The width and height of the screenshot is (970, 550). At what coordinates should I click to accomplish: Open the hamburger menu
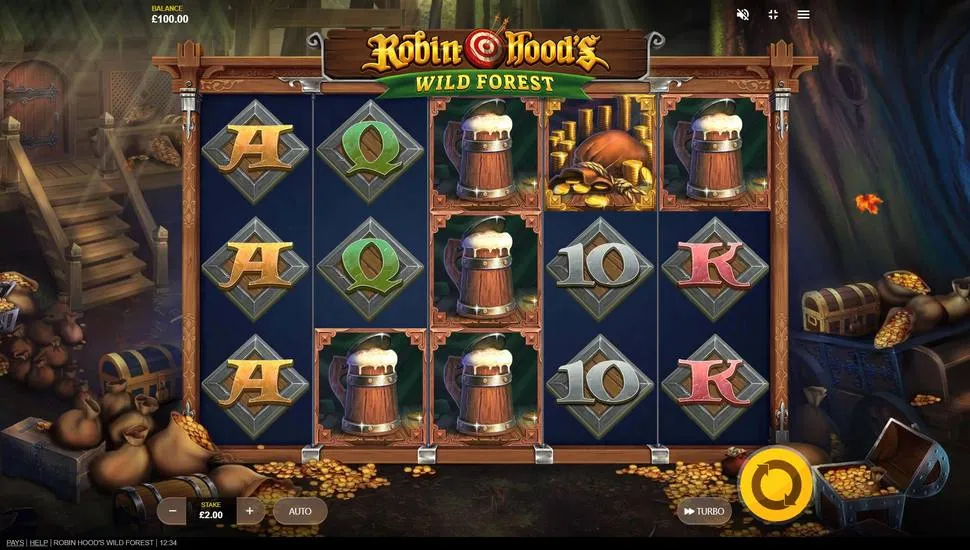[803, 15]
